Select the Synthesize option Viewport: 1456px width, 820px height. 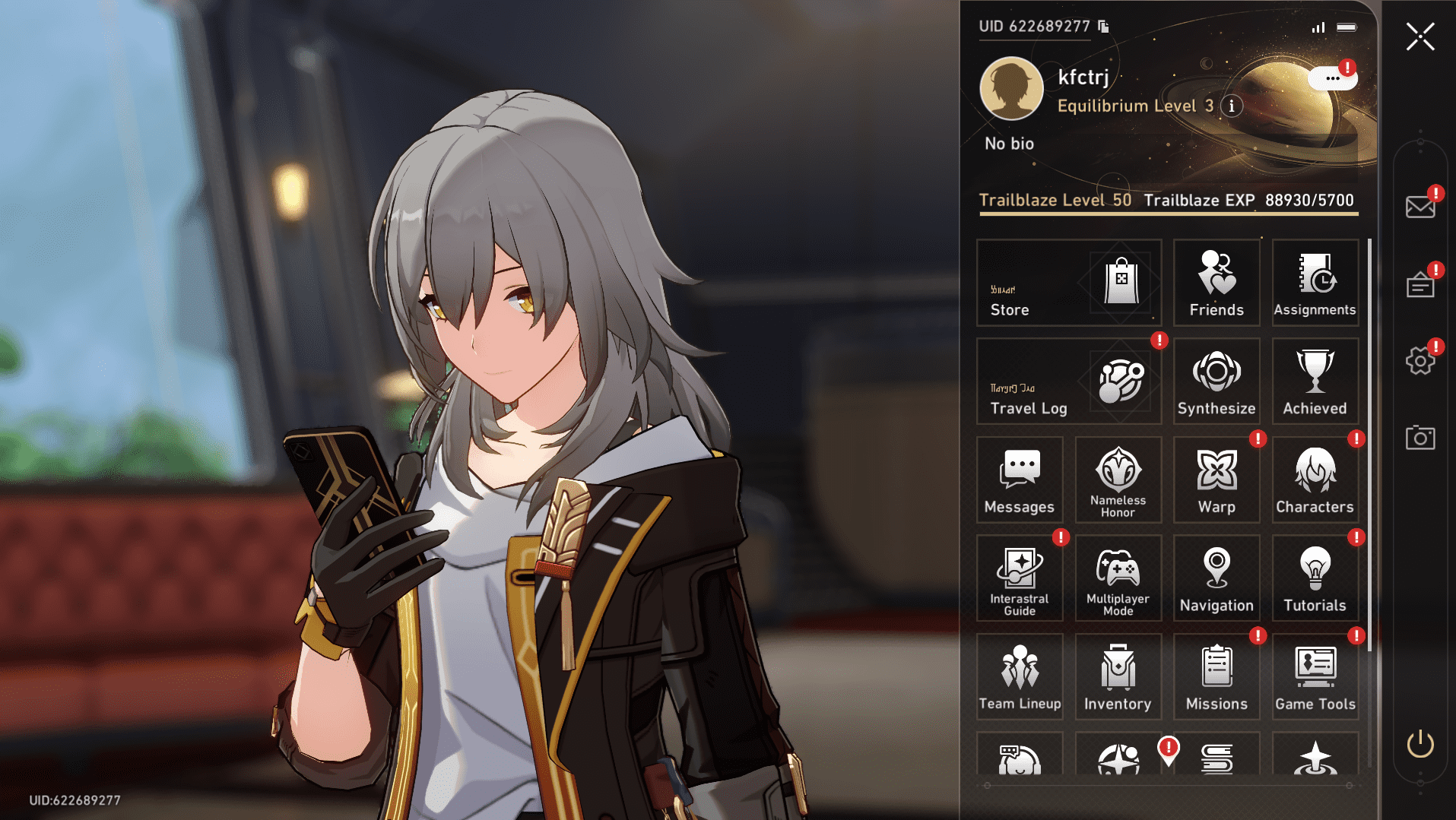click(1216, 380)
